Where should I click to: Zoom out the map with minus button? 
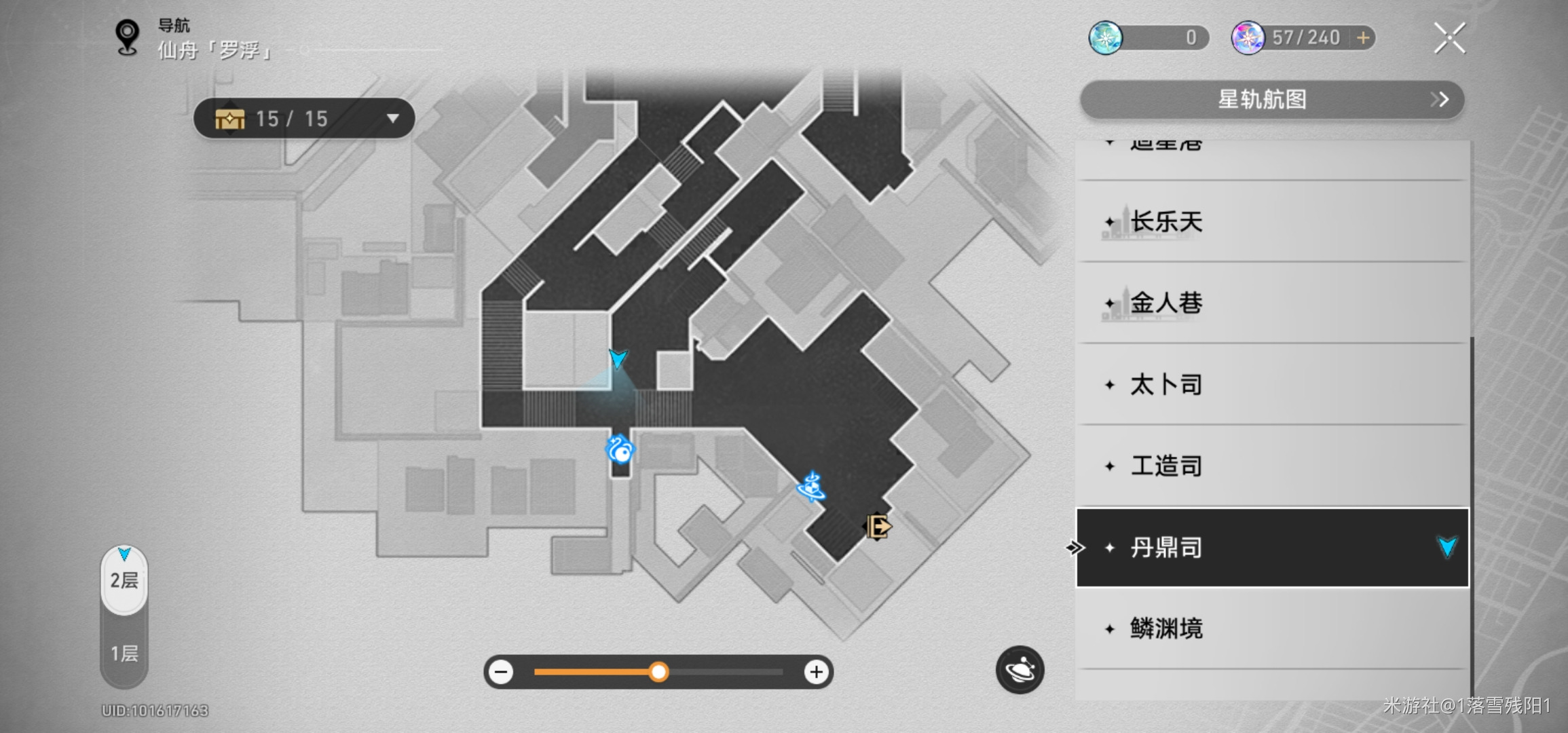pyautogui.click(x=502, y=672)
